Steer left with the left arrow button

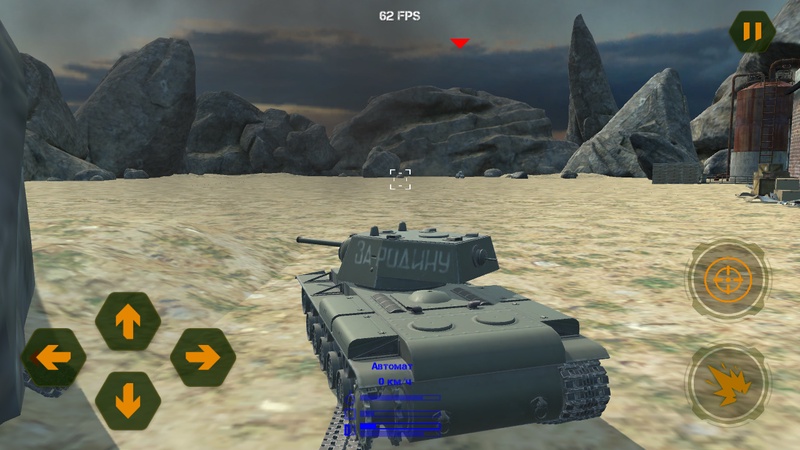point(53,357)
